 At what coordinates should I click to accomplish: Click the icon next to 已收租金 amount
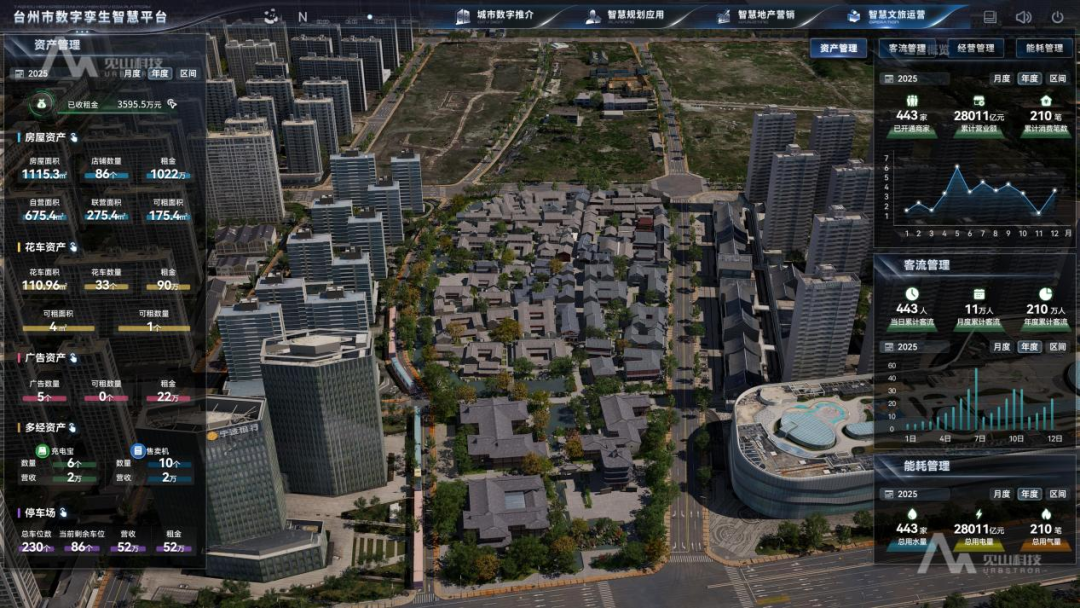pos(172,103)
